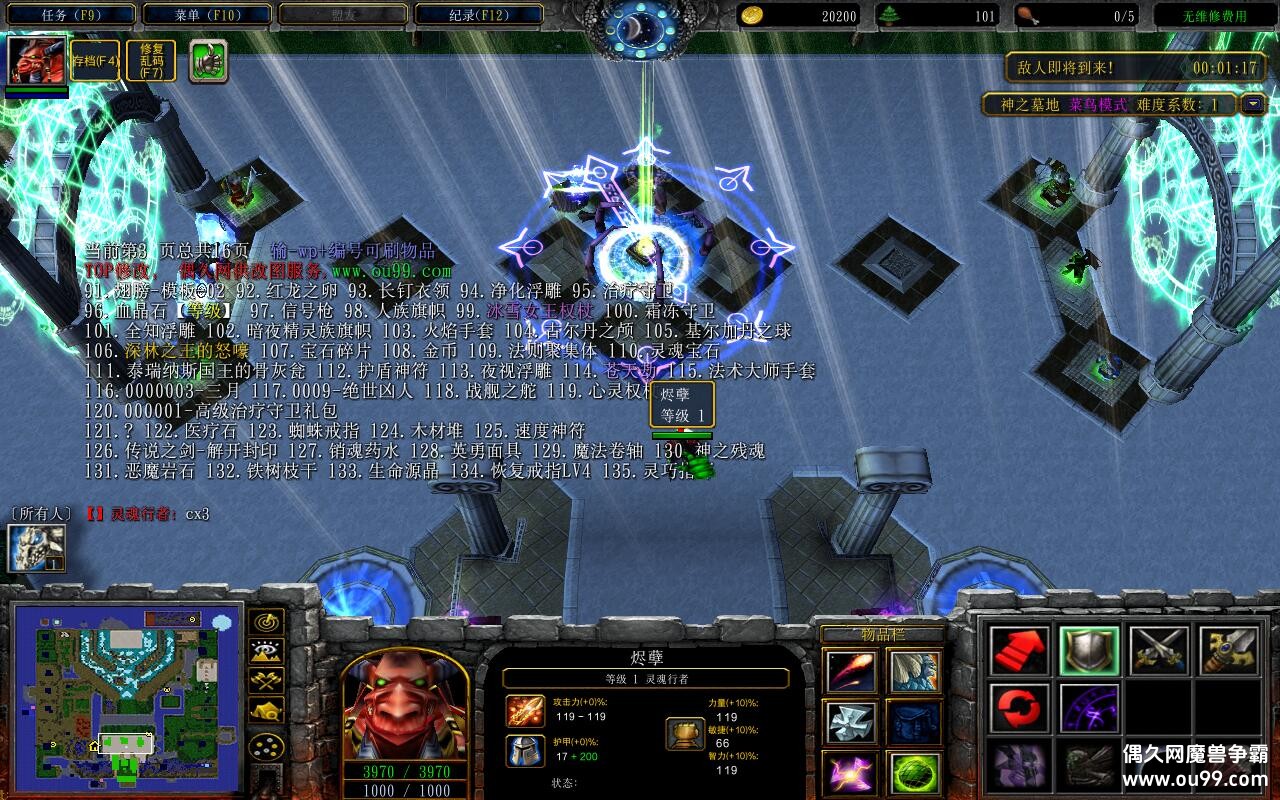This screenshot has width=1280, height=800.
Task: Toggle creep camp display with the tent icon
Action: 266,710
